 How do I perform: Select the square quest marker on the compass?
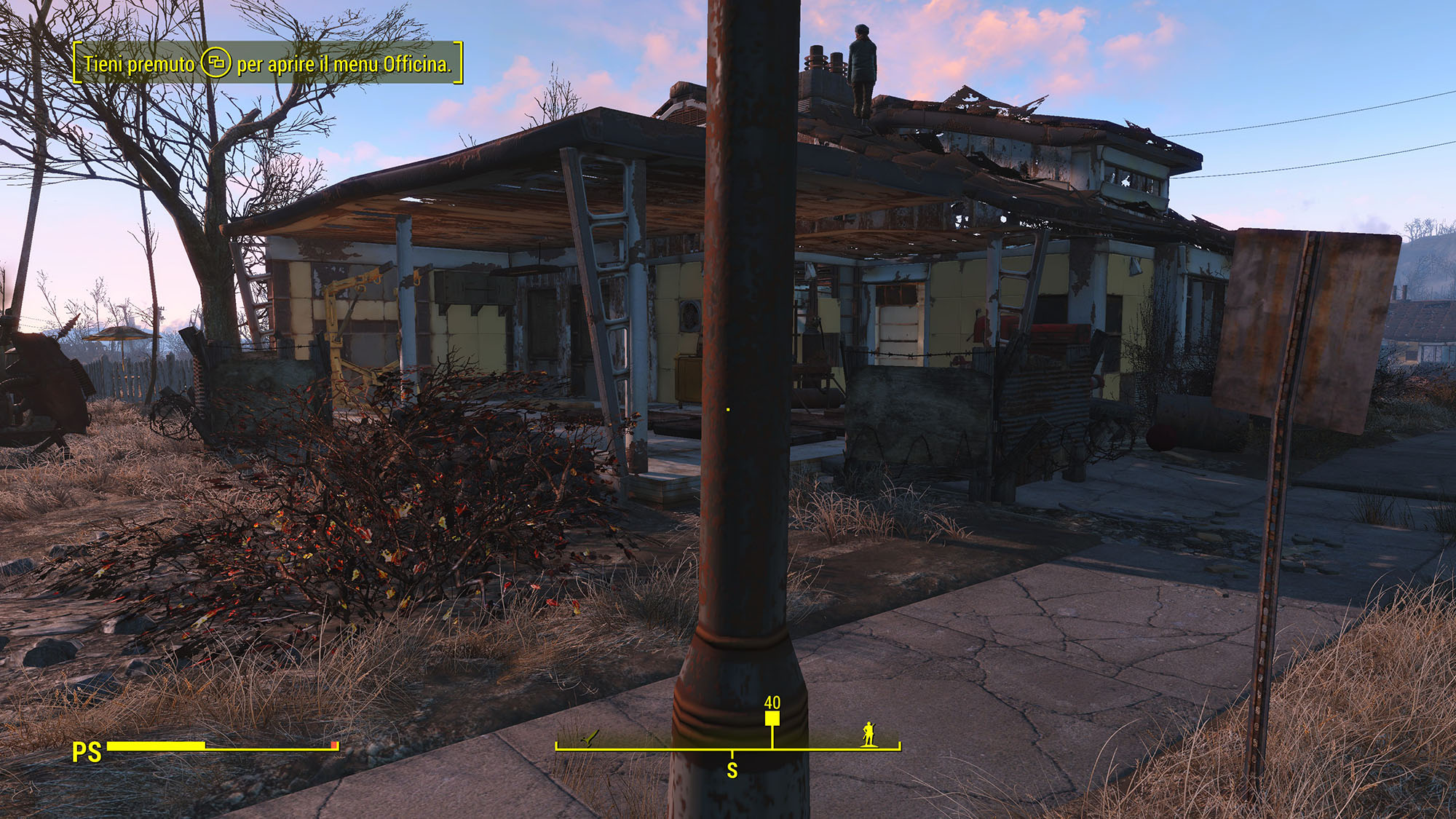point(772,719)
